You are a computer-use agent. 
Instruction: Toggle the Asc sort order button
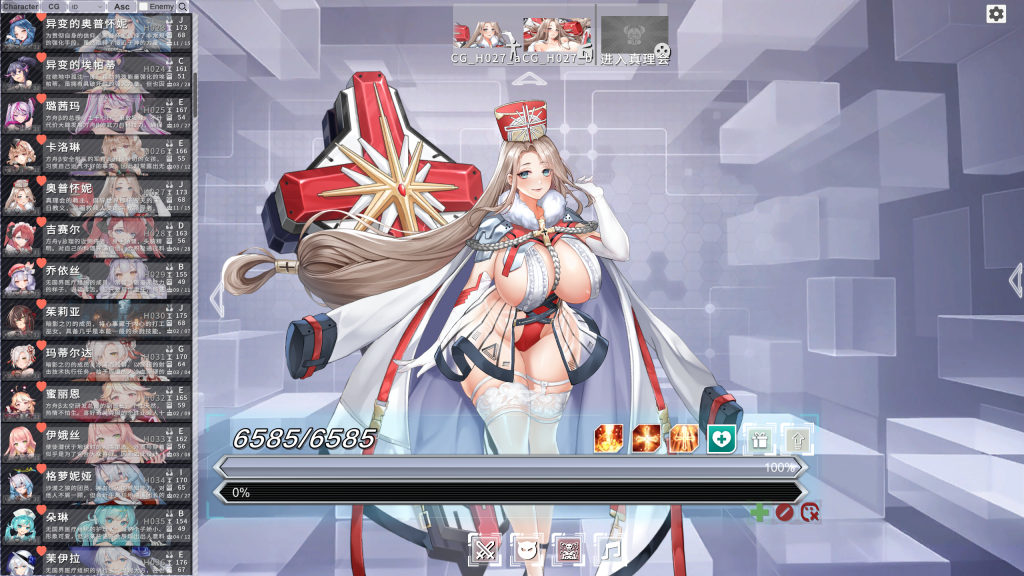[x=122, y=6]
